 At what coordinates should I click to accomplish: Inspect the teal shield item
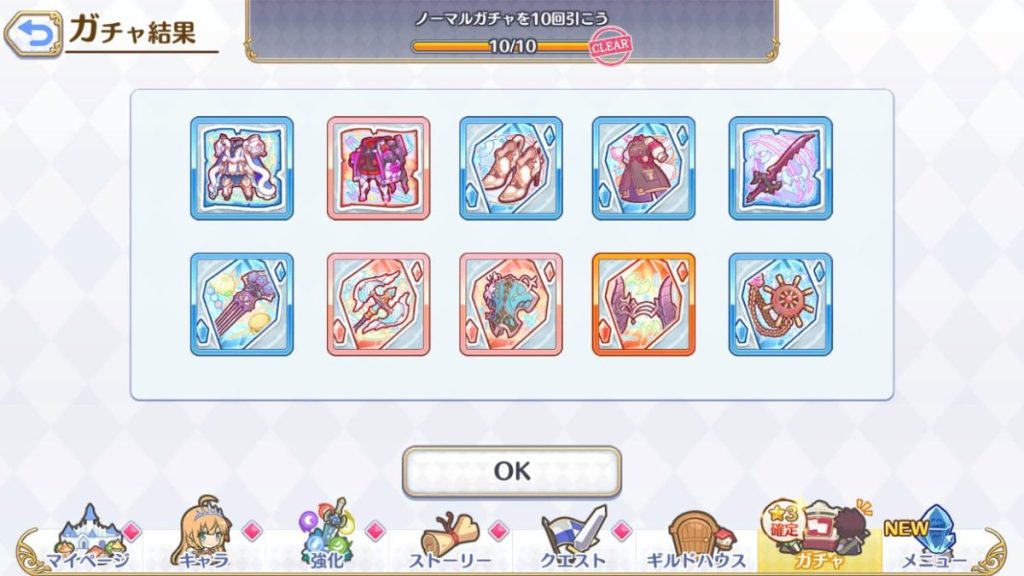click(511, 304)
